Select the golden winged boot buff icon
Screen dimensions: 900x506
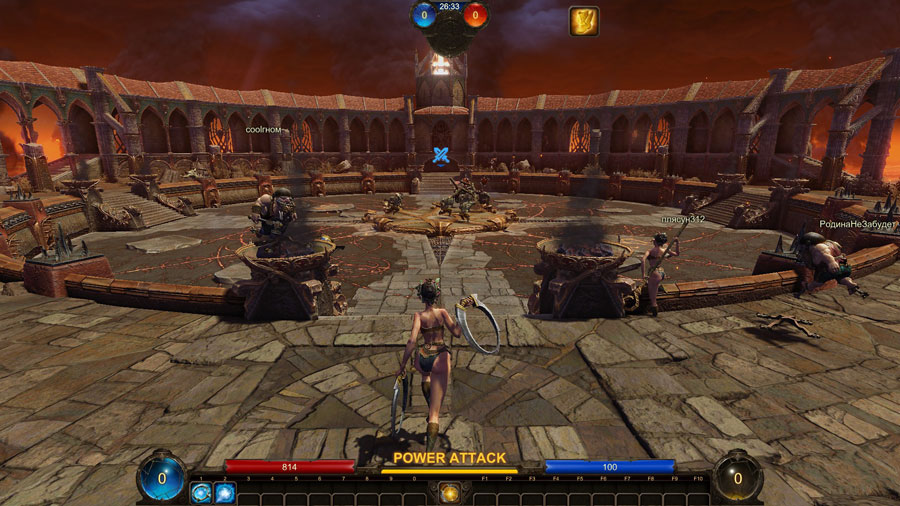click(584, 21)
